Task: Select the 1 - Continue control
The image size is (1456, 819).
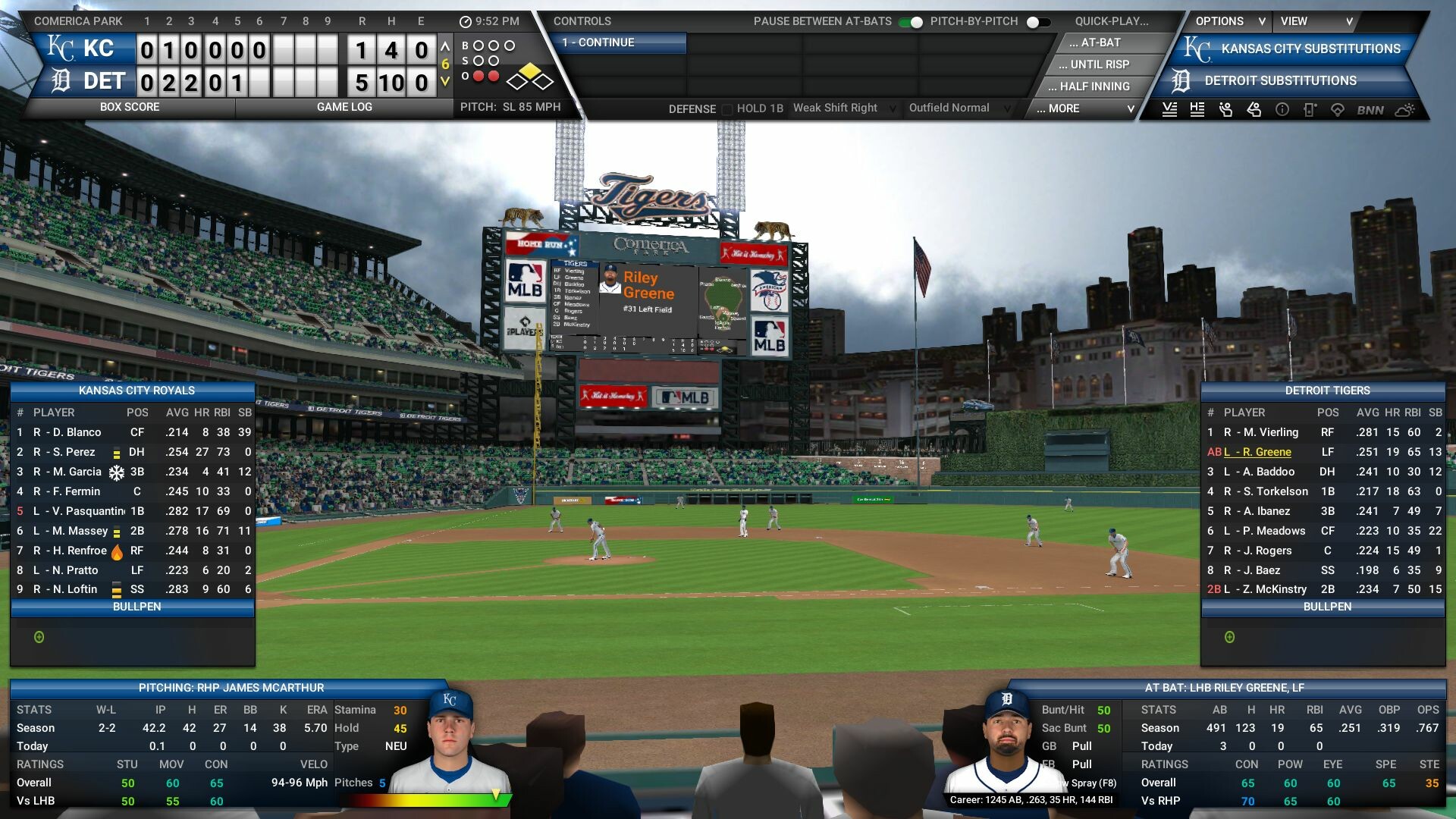Action: 620,43
